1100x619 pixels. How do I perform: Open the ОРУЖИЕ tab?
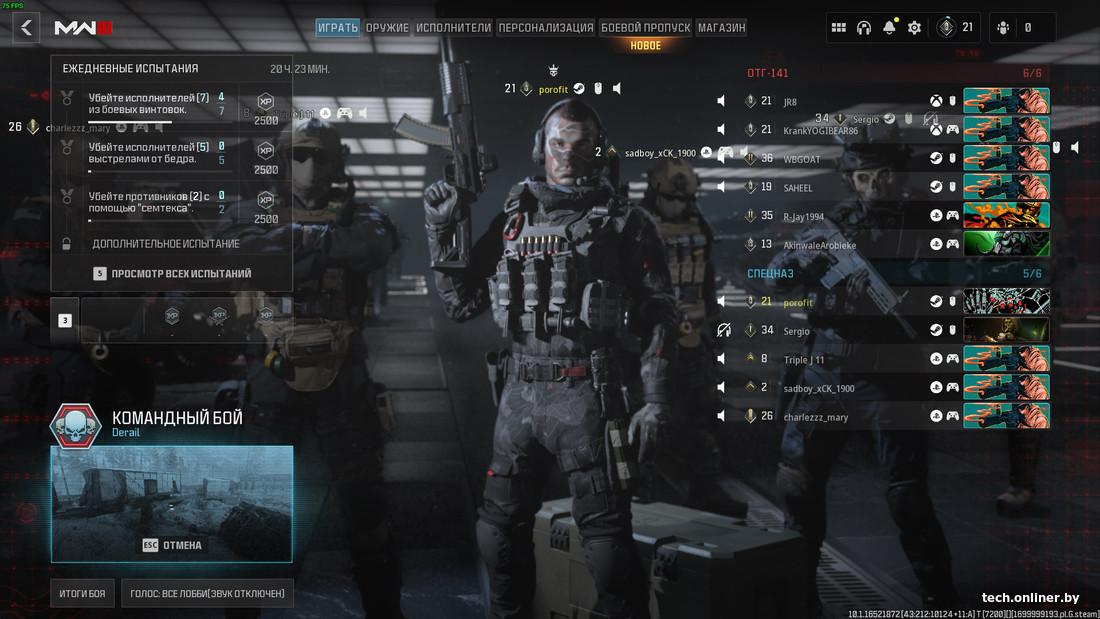[387, 28]
